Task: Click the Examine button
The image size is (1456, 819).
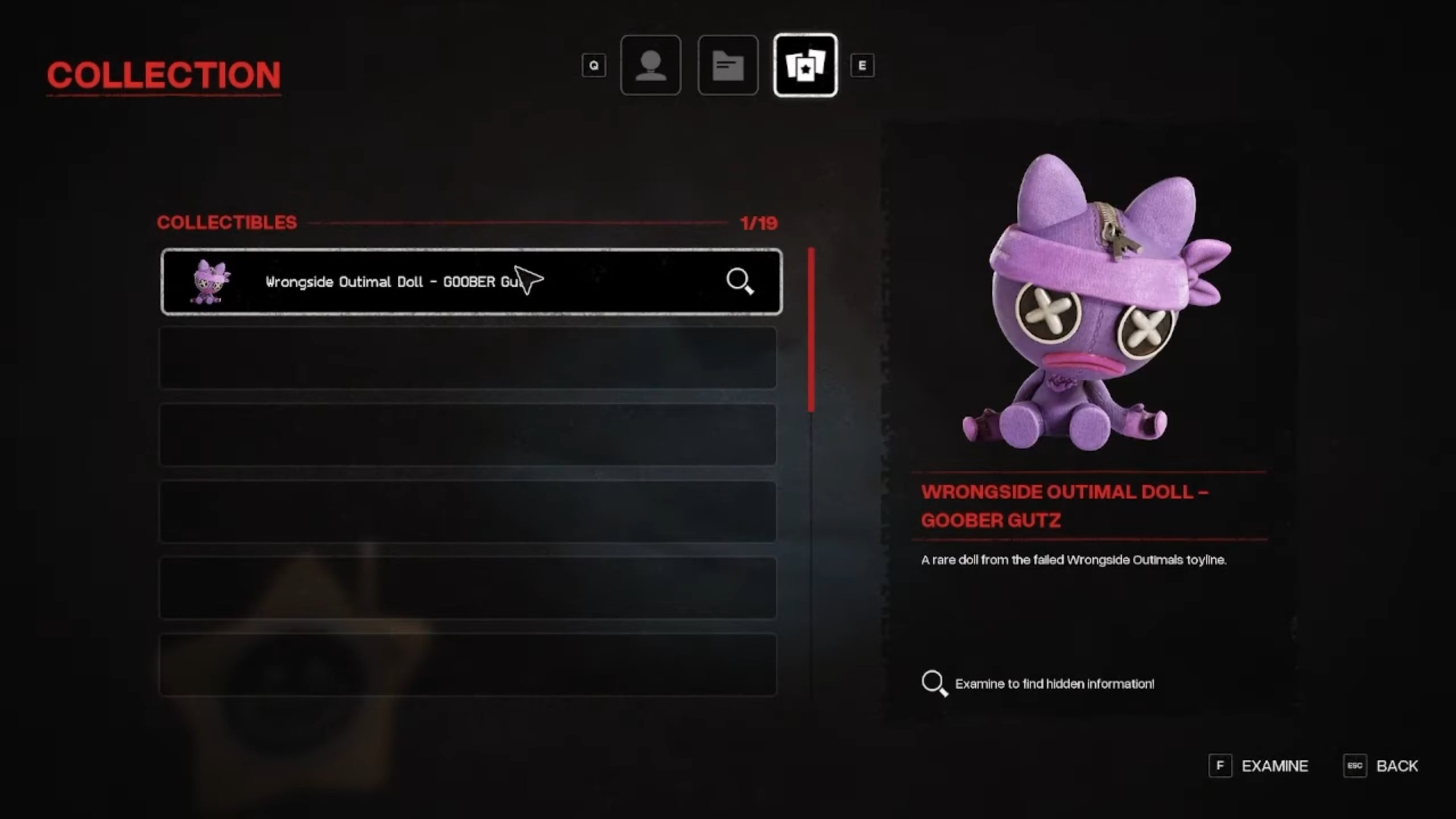Action: pos(1274,766)
